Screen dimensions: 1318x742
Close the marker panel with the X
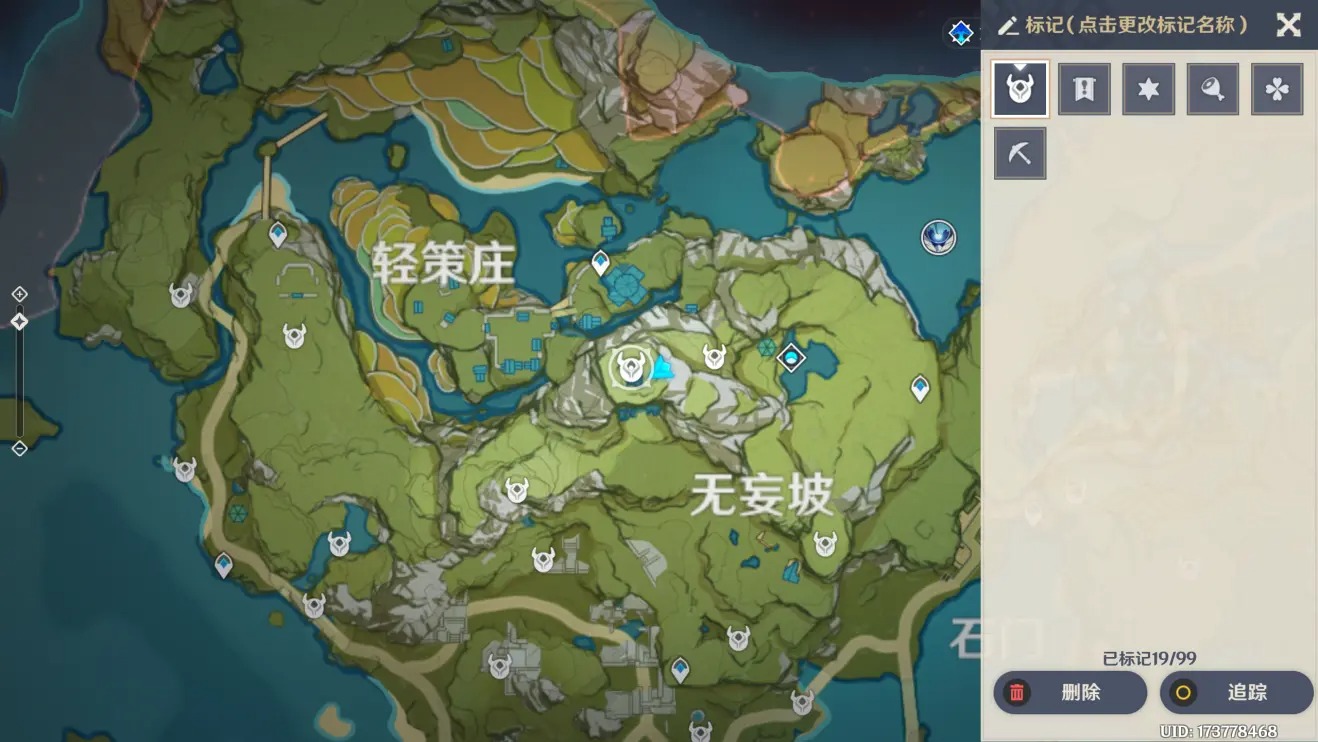coord(1289,26)
